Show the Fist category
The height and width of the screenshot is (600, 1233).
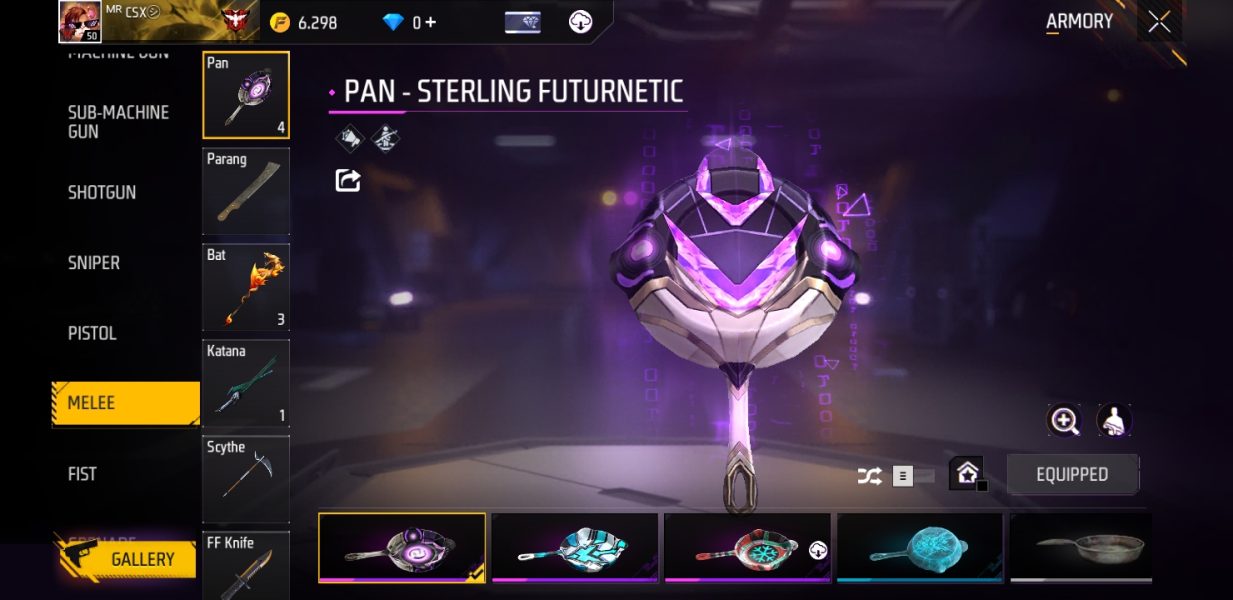pyautogui.click(x=82, y=474)
